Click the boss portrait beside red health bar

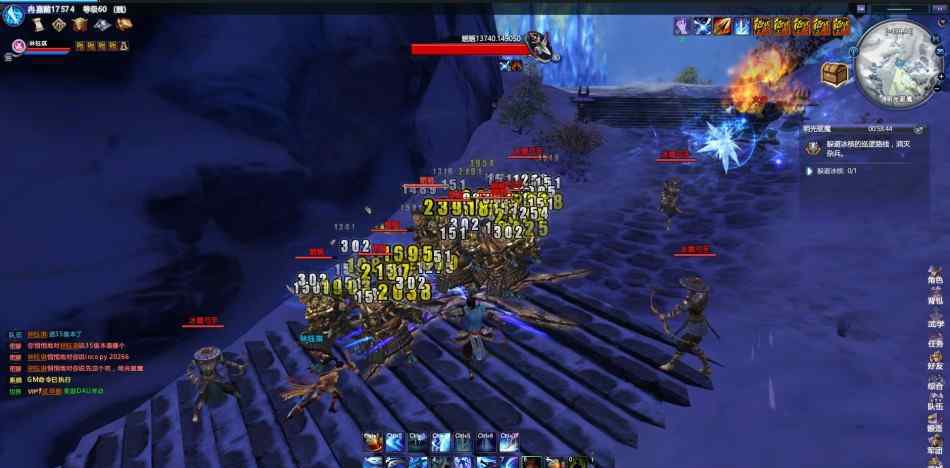coord(540,44)
